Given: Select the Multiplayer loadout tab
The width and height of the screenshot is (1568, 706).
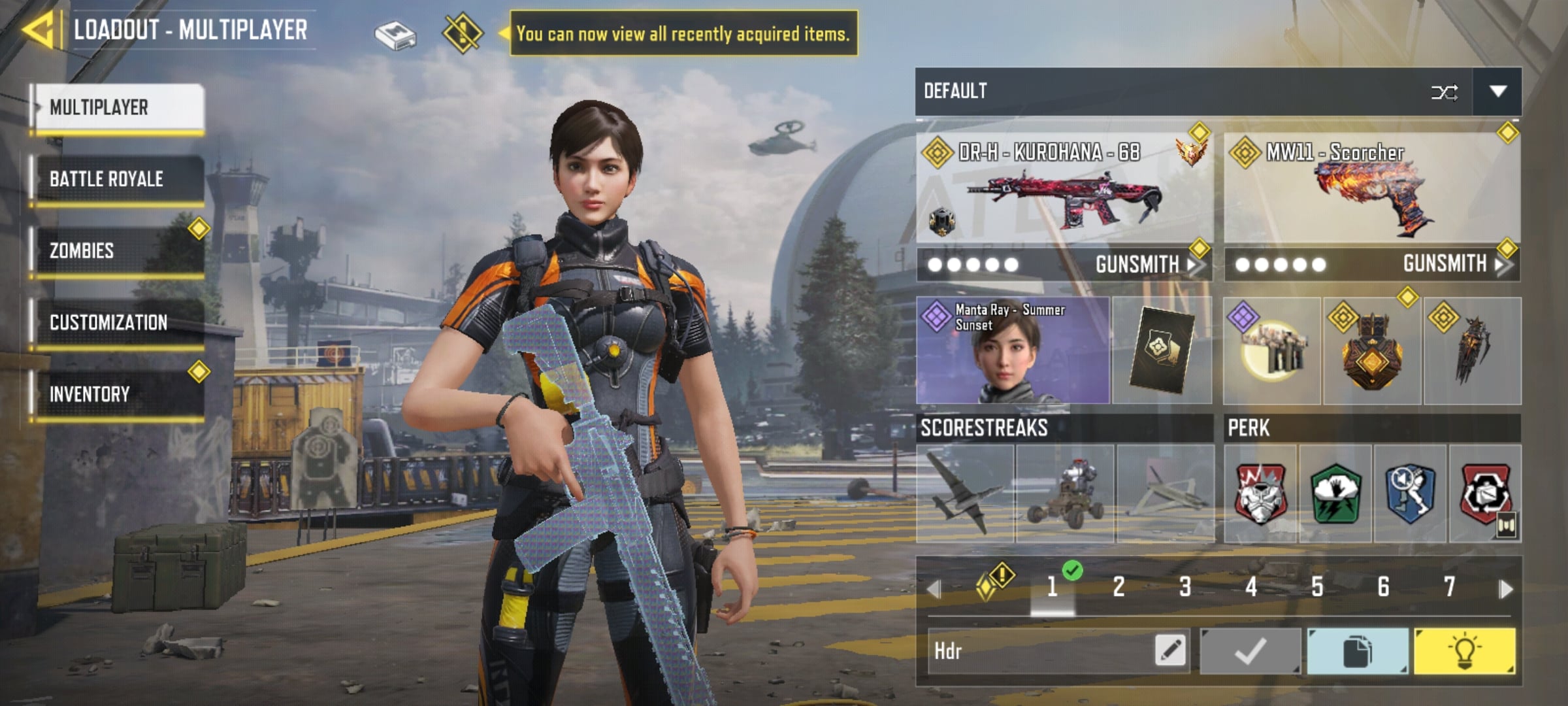Looking at the screenshot, I should (119, 107).
